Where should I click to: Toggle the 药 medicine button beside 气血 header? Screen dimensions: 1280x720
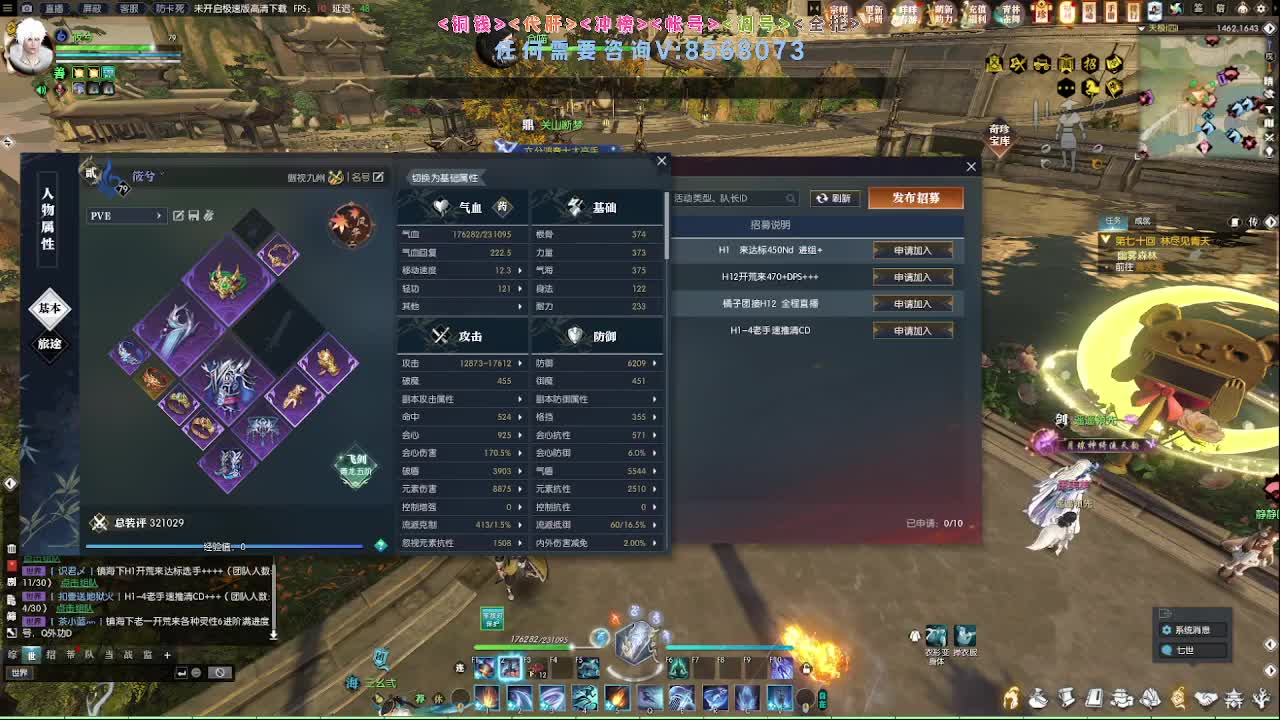tap(502, 207)
